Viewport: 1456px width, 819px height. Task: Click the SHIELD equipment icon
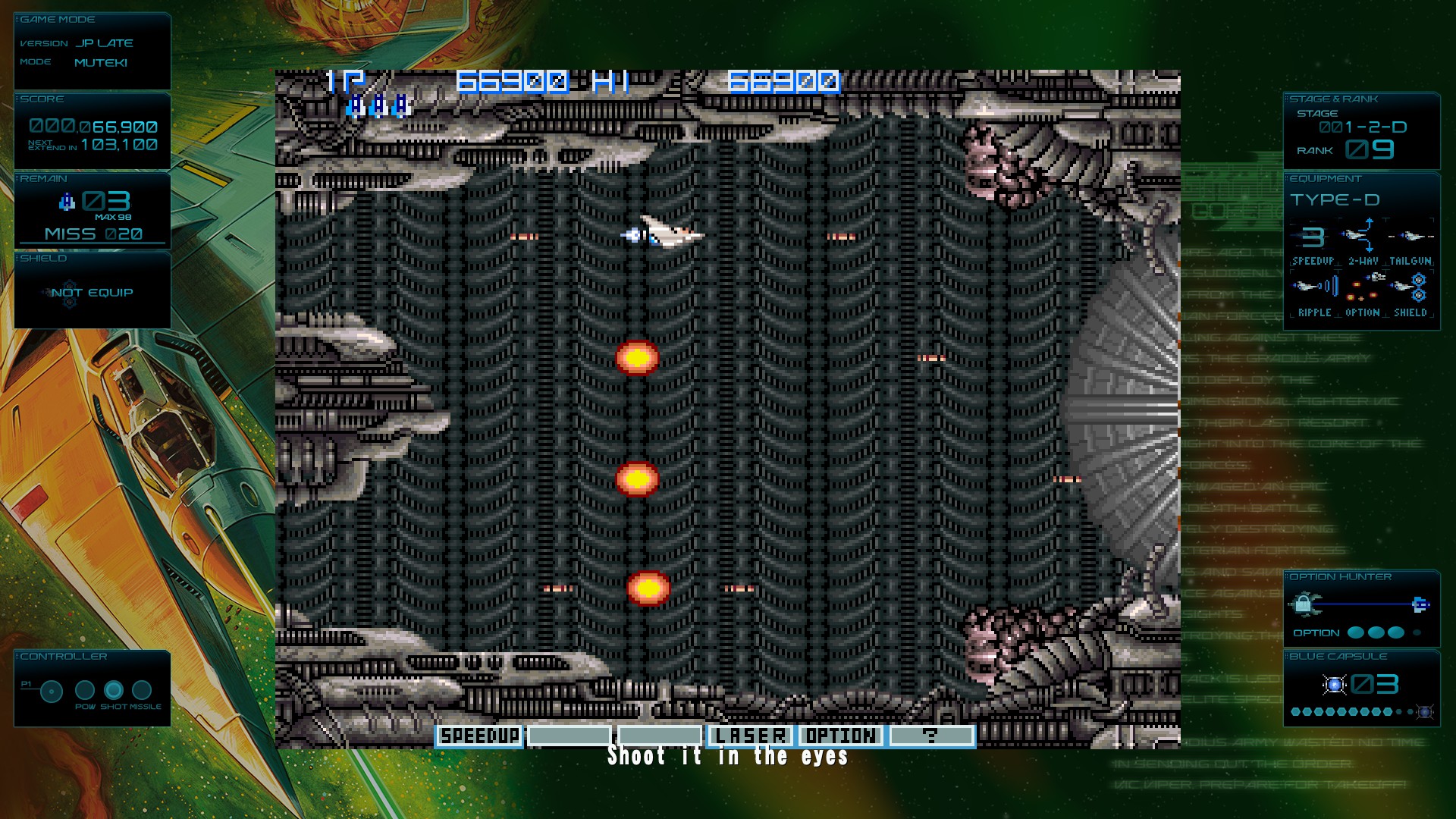tap(1410, 288)
